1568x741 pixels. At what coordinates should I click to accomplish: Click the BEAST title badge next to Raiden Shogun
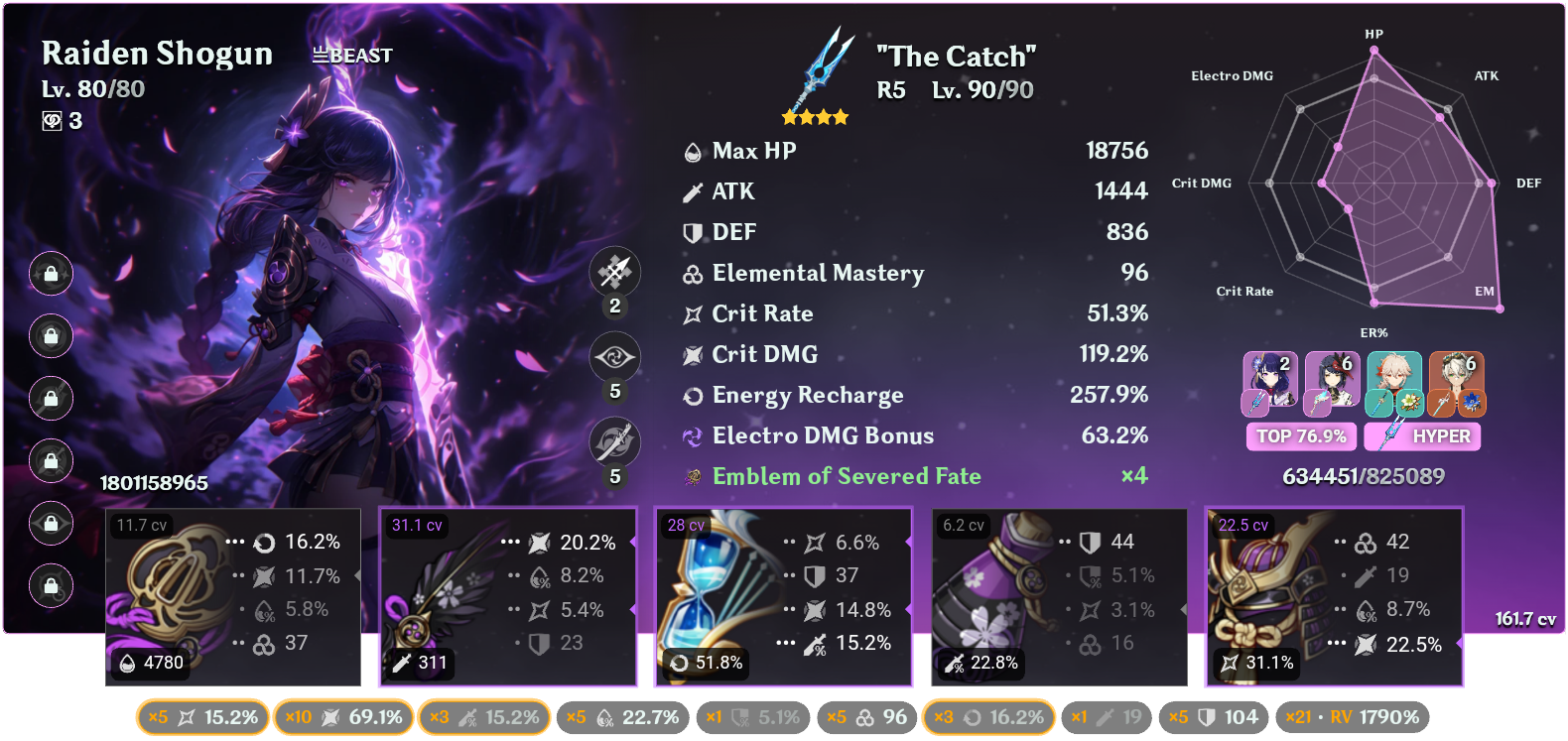pos(350,56)
